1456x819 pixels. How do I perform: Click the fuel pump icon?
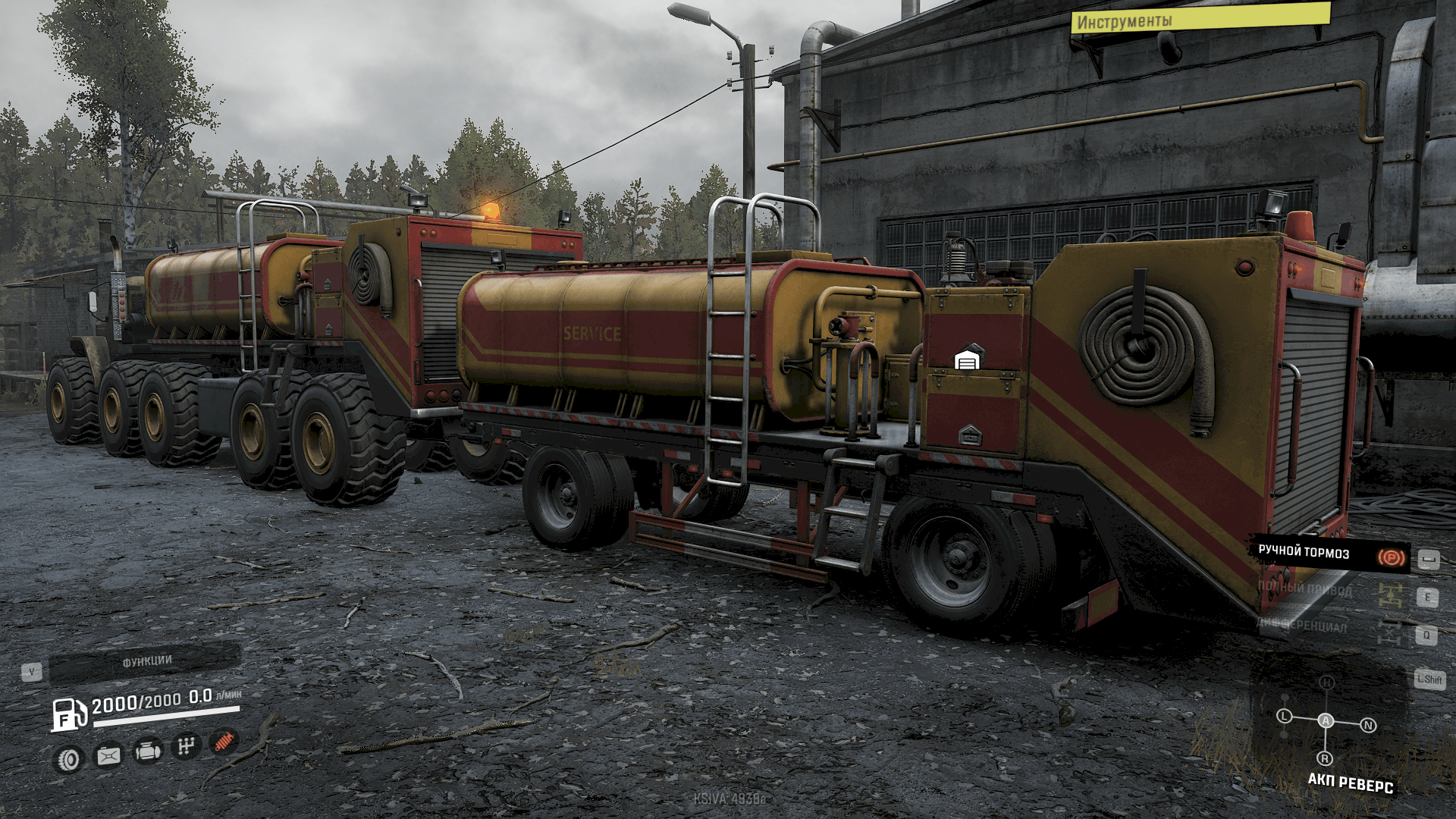click(68, 714)
